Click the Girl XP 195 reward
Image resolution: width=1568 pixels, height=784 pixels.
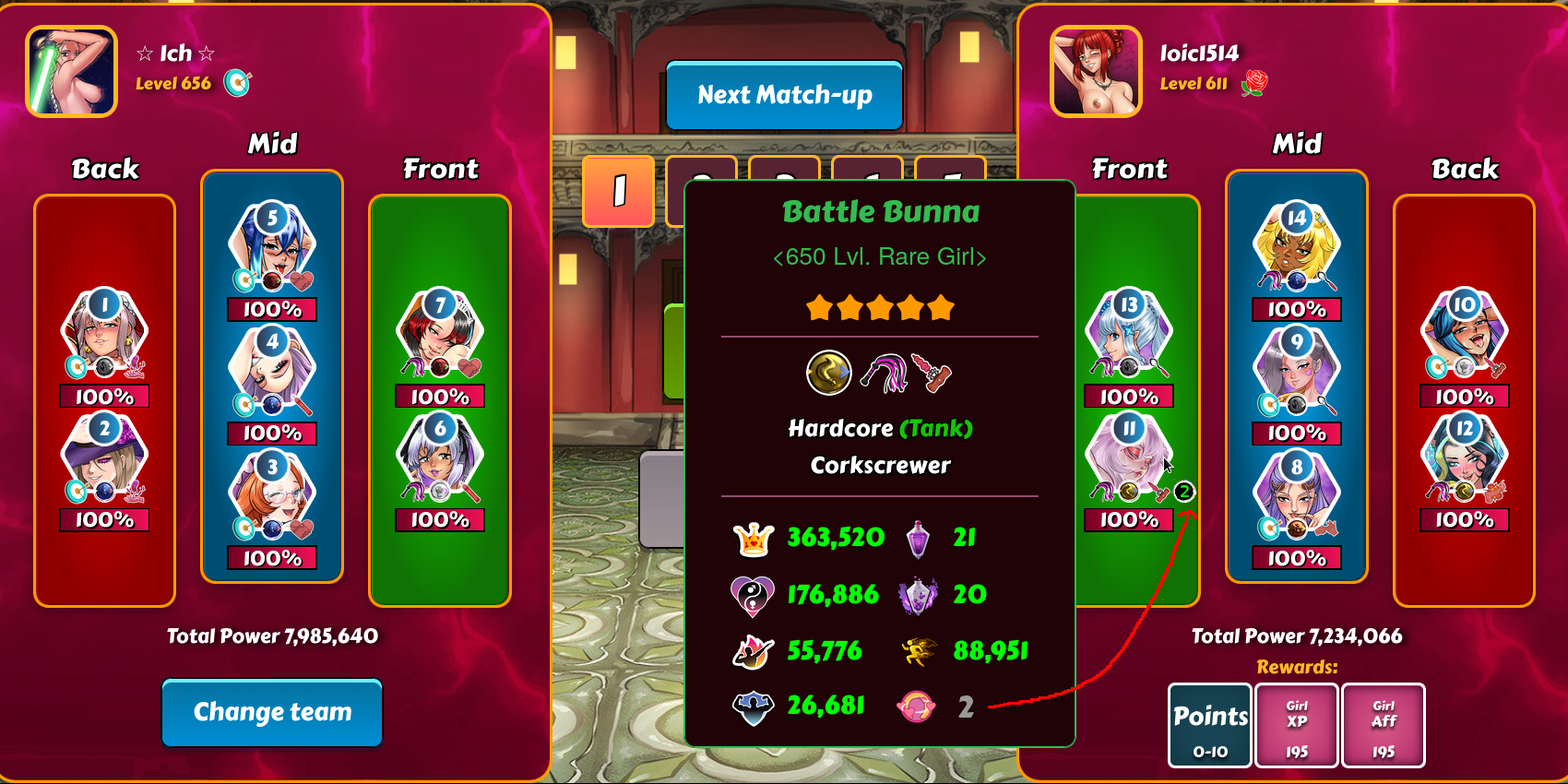click(x=1297, y=726)
